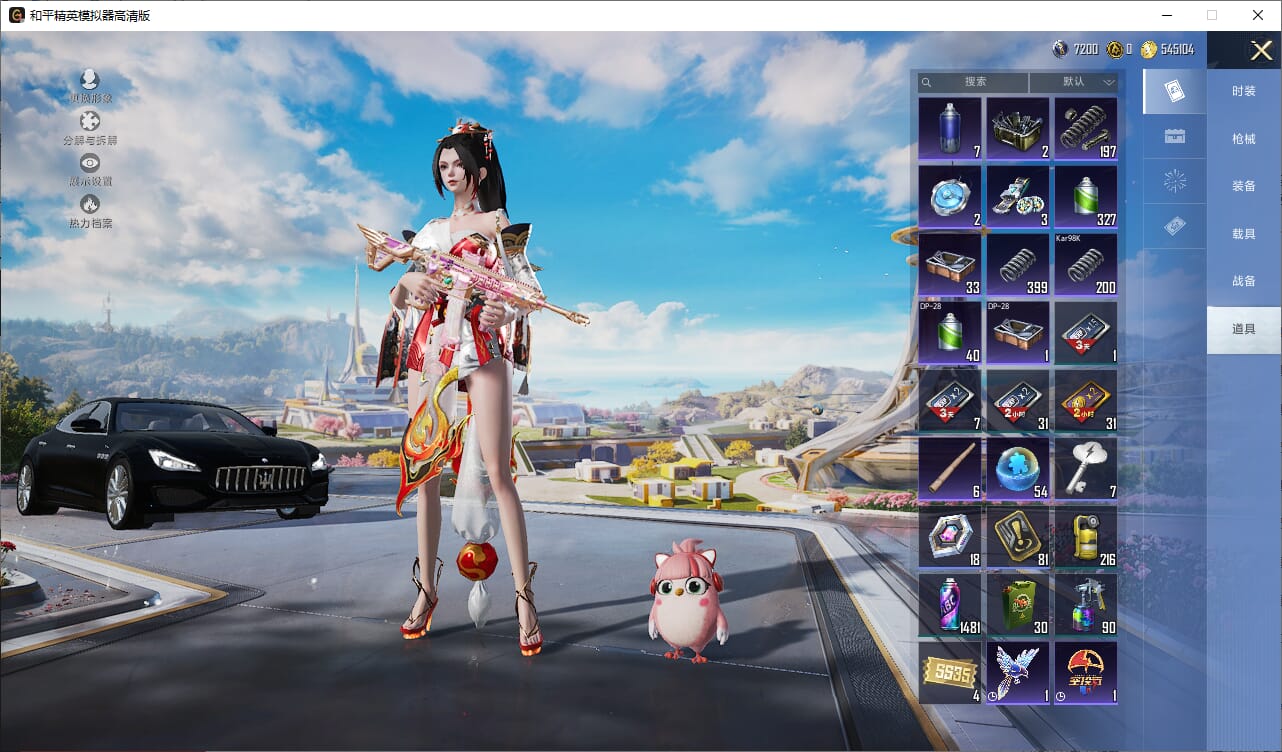The width and height of the screenshot is (1282, 752).
Task: Select the blue puzzle orb item
Action: [1018, 468]
